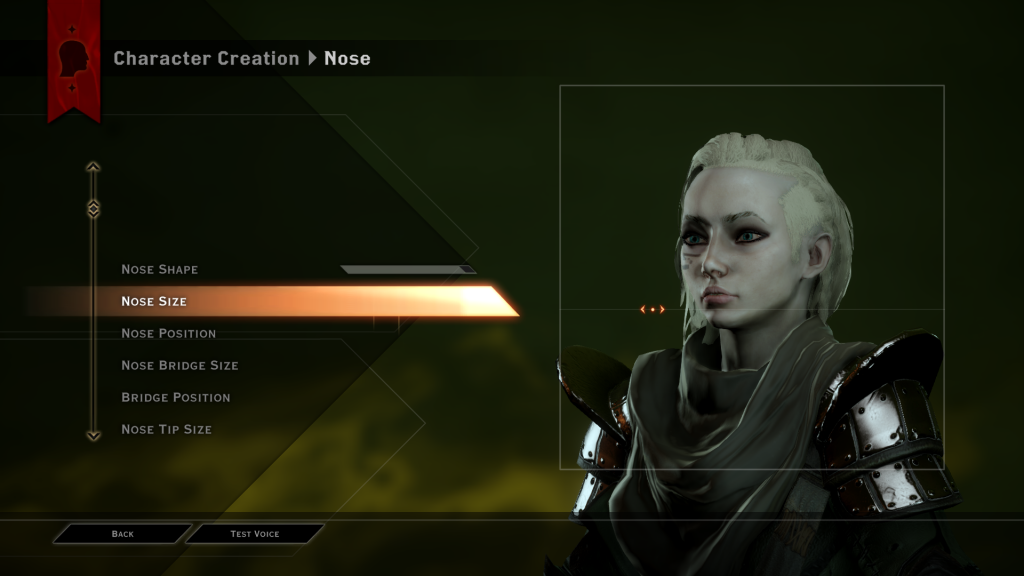Click the Back button

122,534
